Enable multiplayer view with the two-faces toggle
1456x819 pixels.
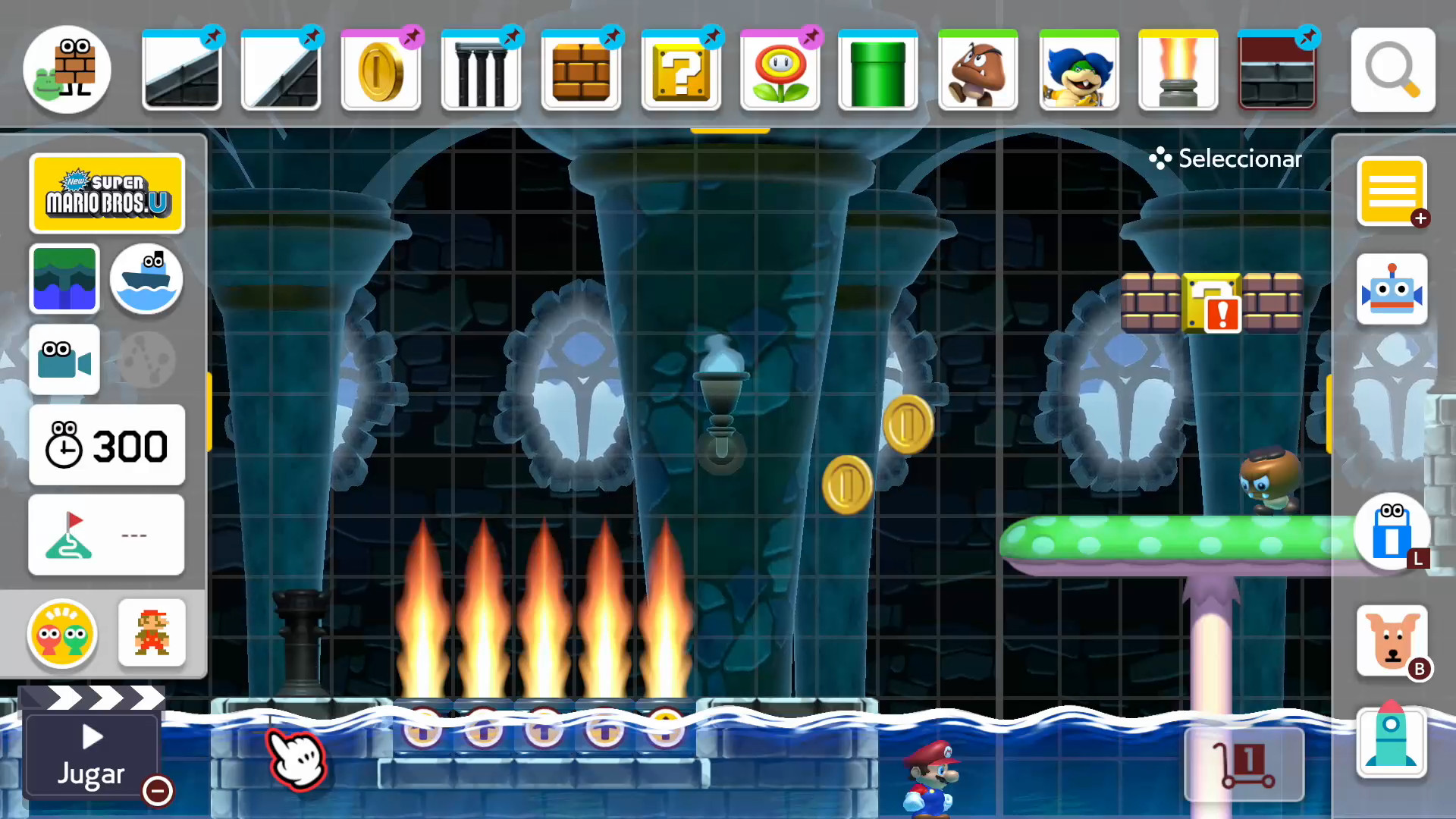[62, 635]
